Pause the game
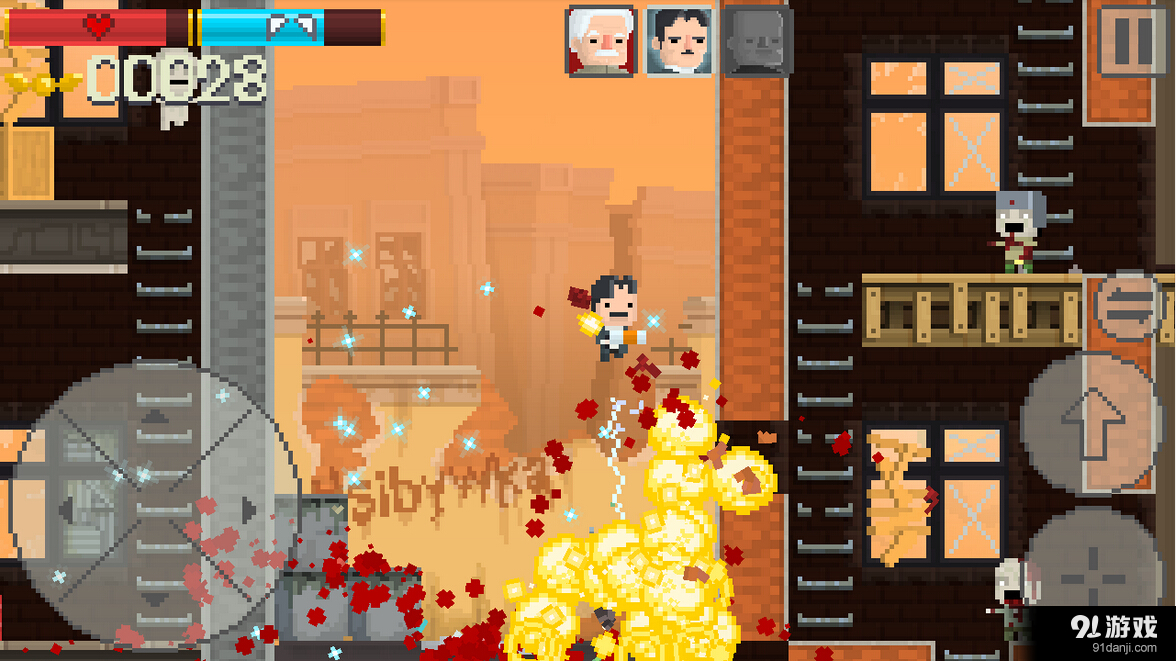Screen dimensions: 1176x661 (1134, 41)
